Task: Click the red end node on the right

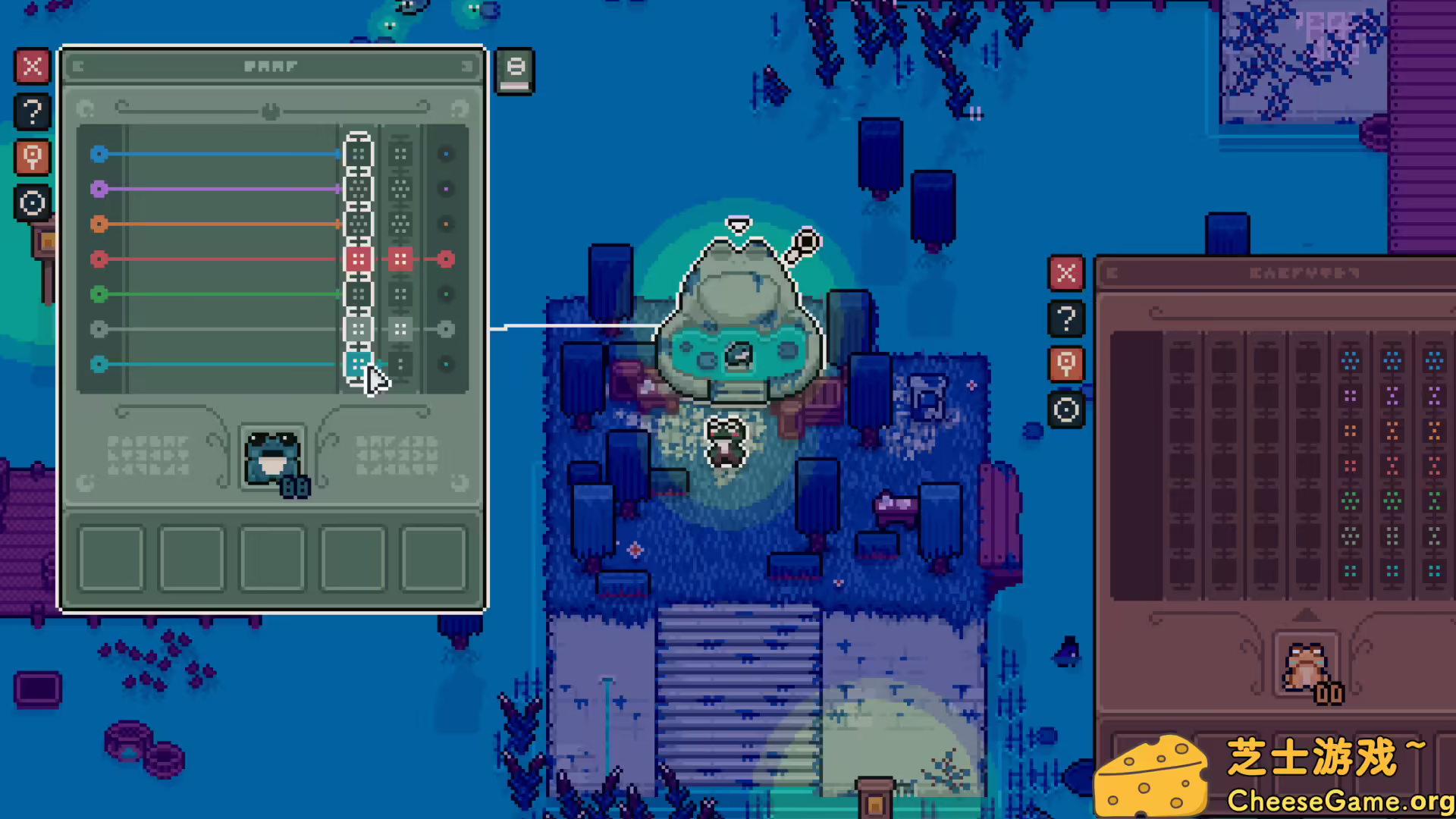Action: 446,259
